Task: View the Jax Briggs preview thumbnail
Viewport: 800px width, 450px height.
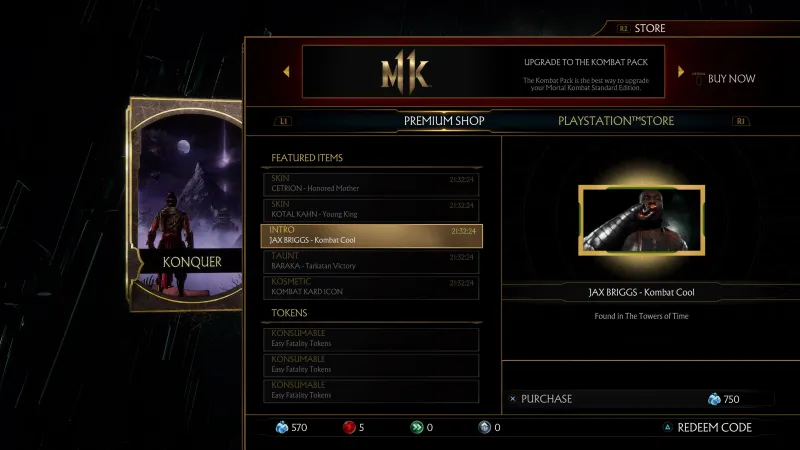Action: coord(641,220)
